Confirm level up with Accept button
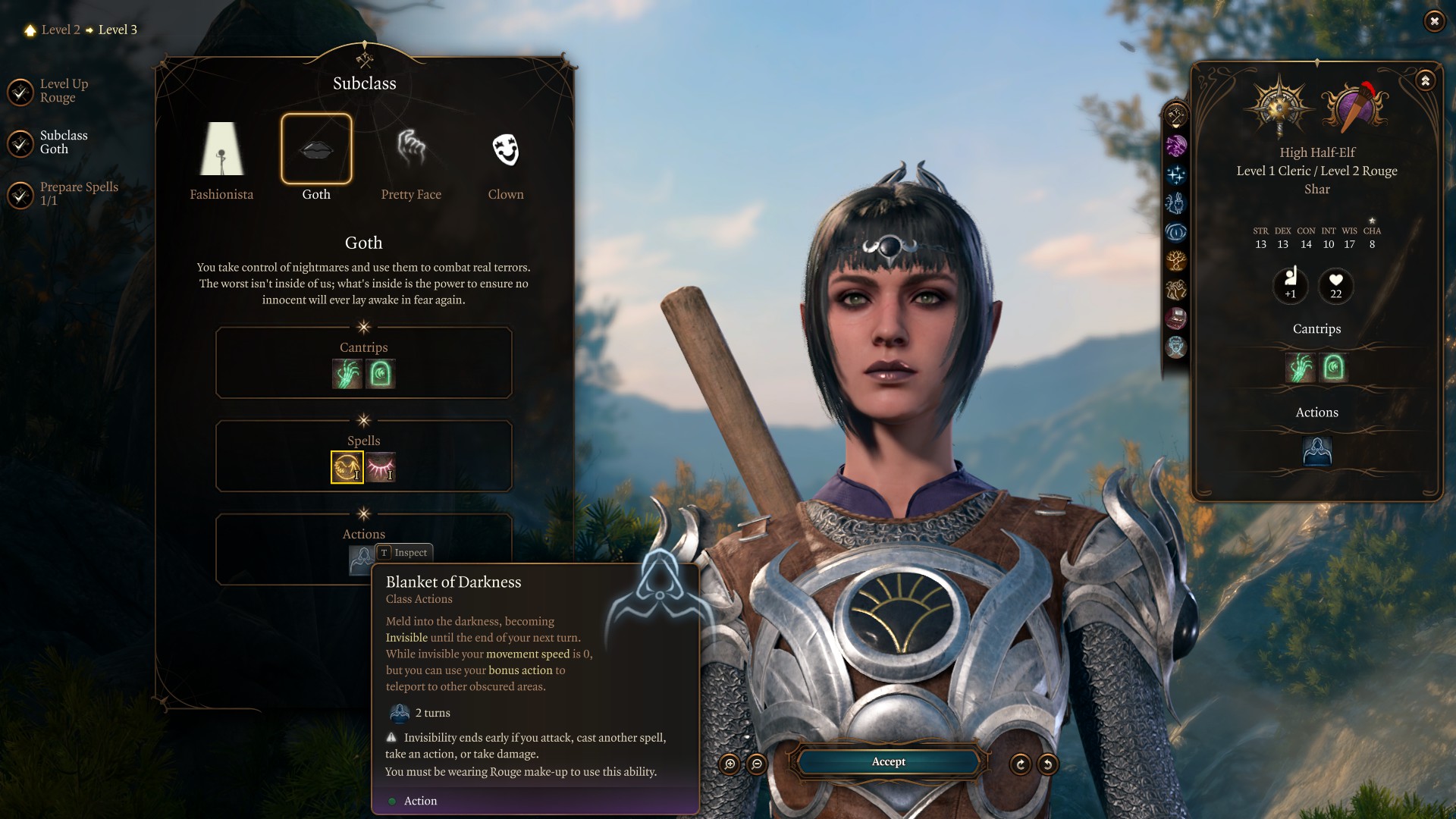The height and width of the screenshot is (819, 1456). click(x=888, y=761)
